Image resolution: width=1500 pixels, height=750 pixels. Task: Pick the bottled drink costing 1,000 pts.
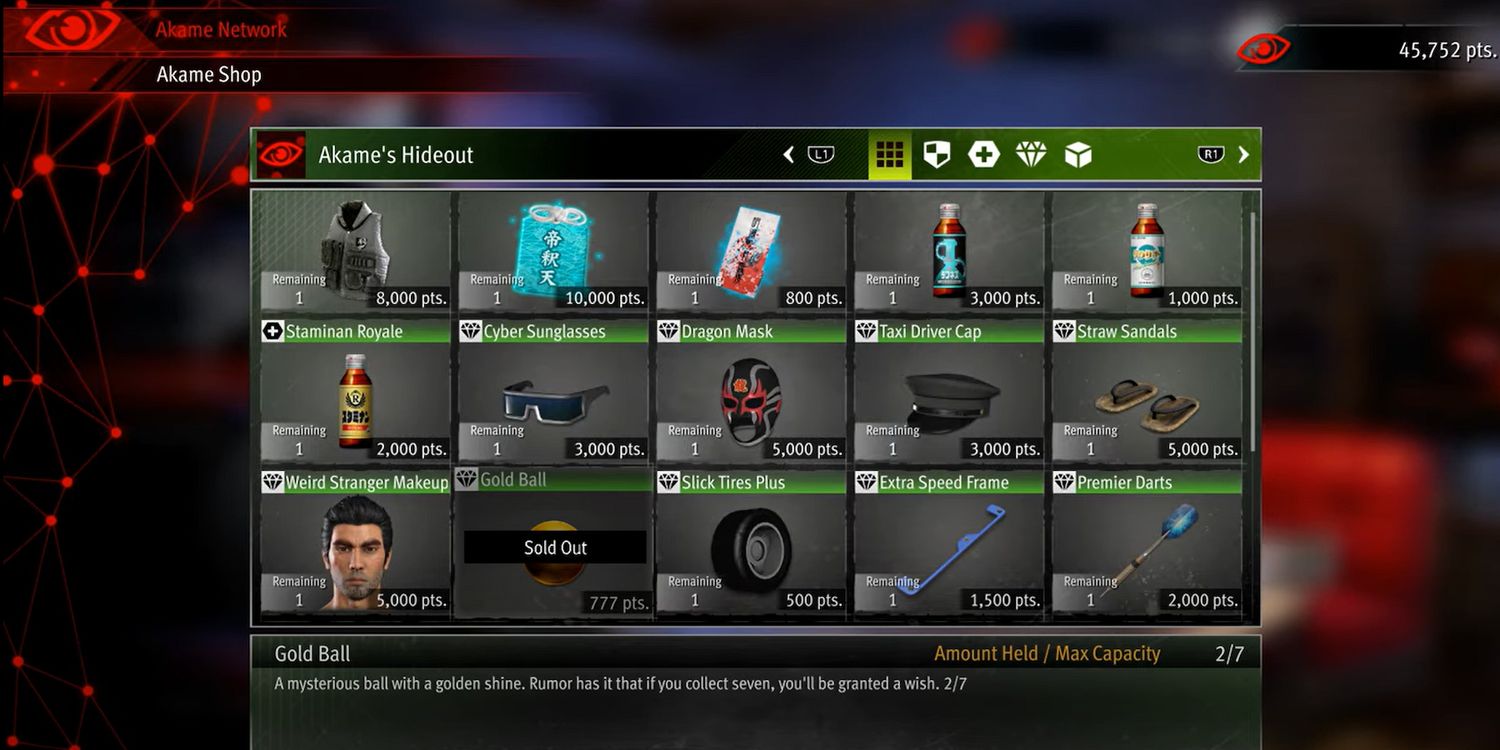1147,252
